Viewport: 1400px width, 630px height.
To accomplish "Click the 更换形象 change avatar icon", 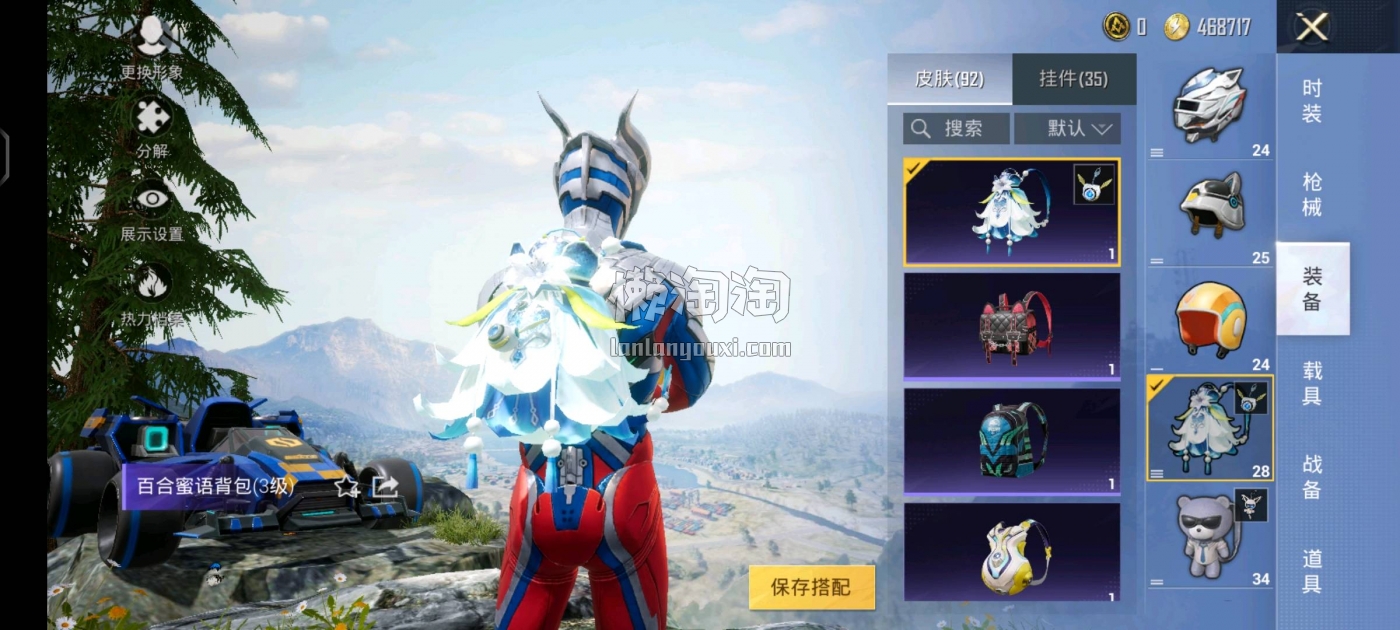I will tap(152, 45).
